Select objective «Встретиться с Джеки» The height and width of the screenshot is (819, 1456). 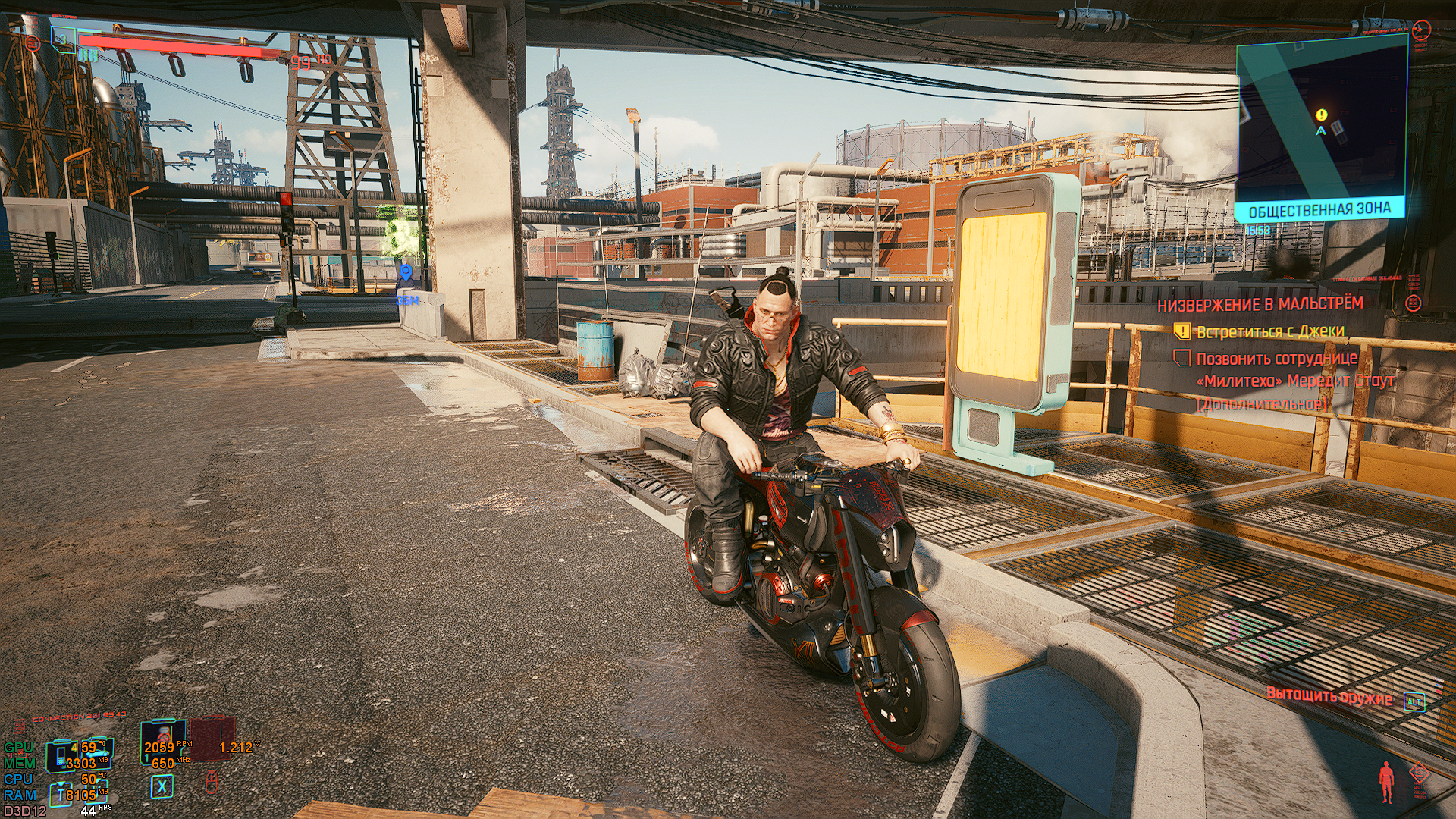coord(1269,331)
